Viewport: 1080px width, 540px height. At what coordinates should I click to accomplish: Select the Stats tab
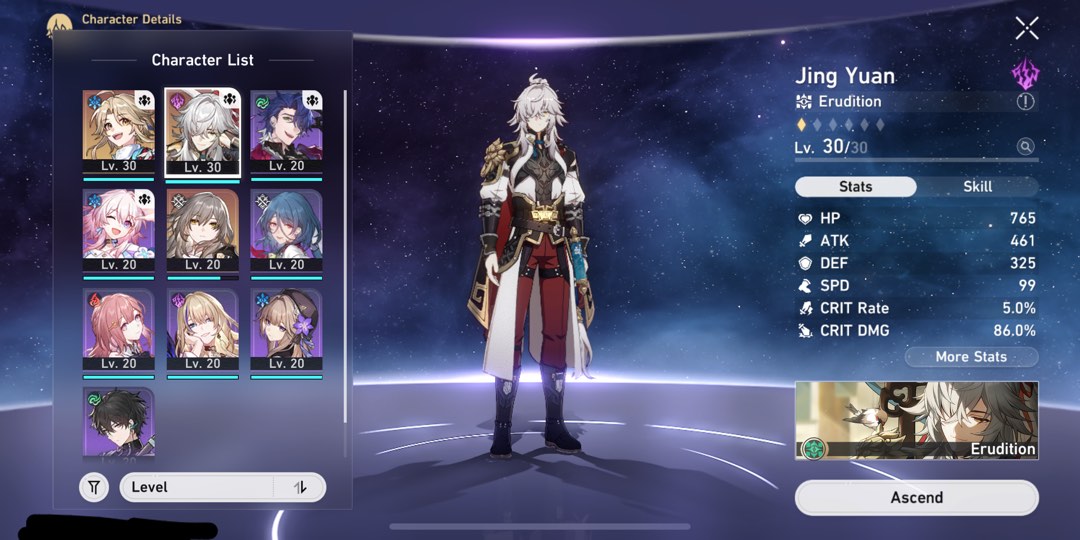coord(855,187)
